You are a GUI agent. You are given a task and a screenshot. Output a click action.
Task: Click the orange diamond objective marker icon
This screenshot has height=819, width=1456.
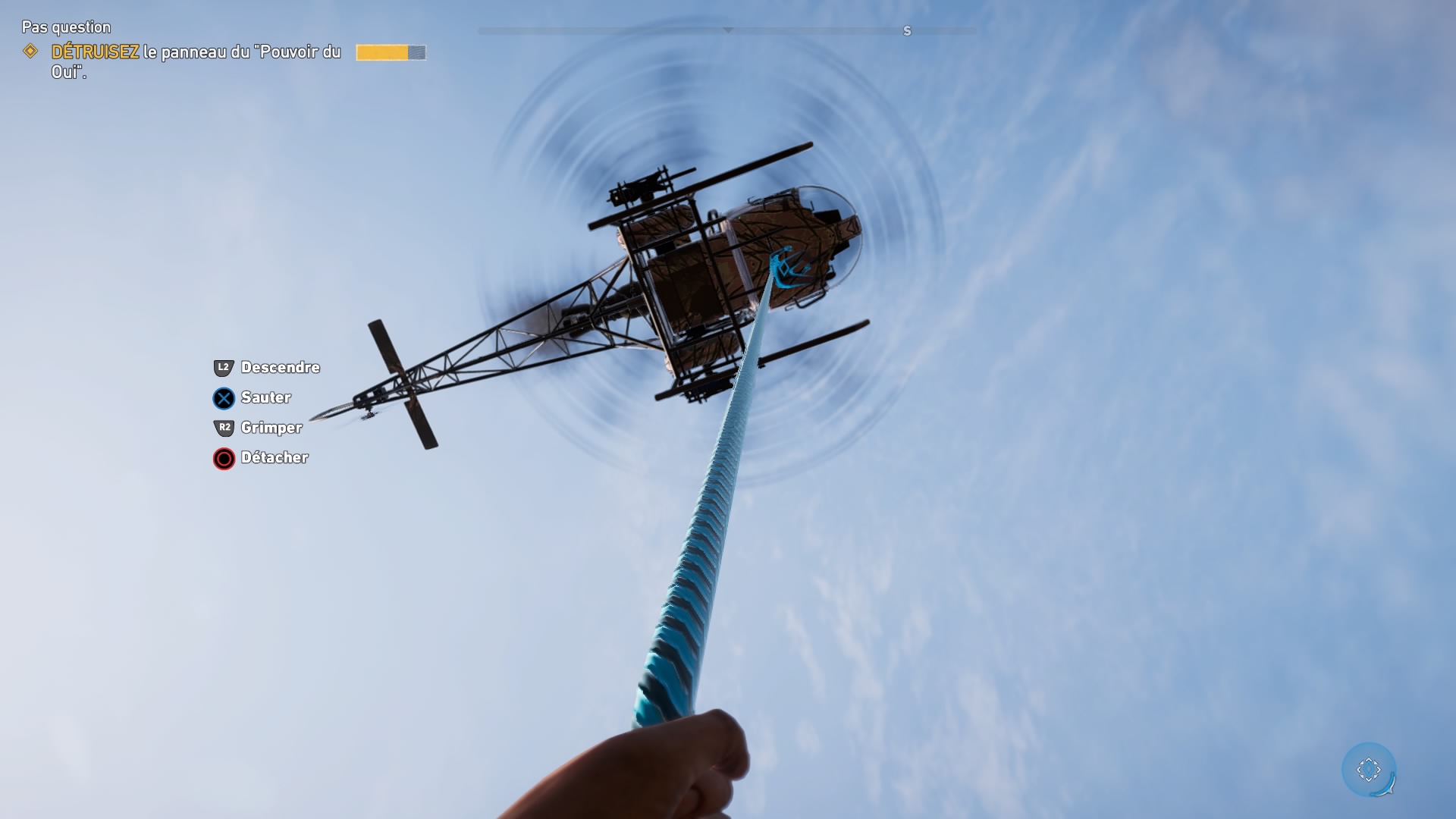30,52
